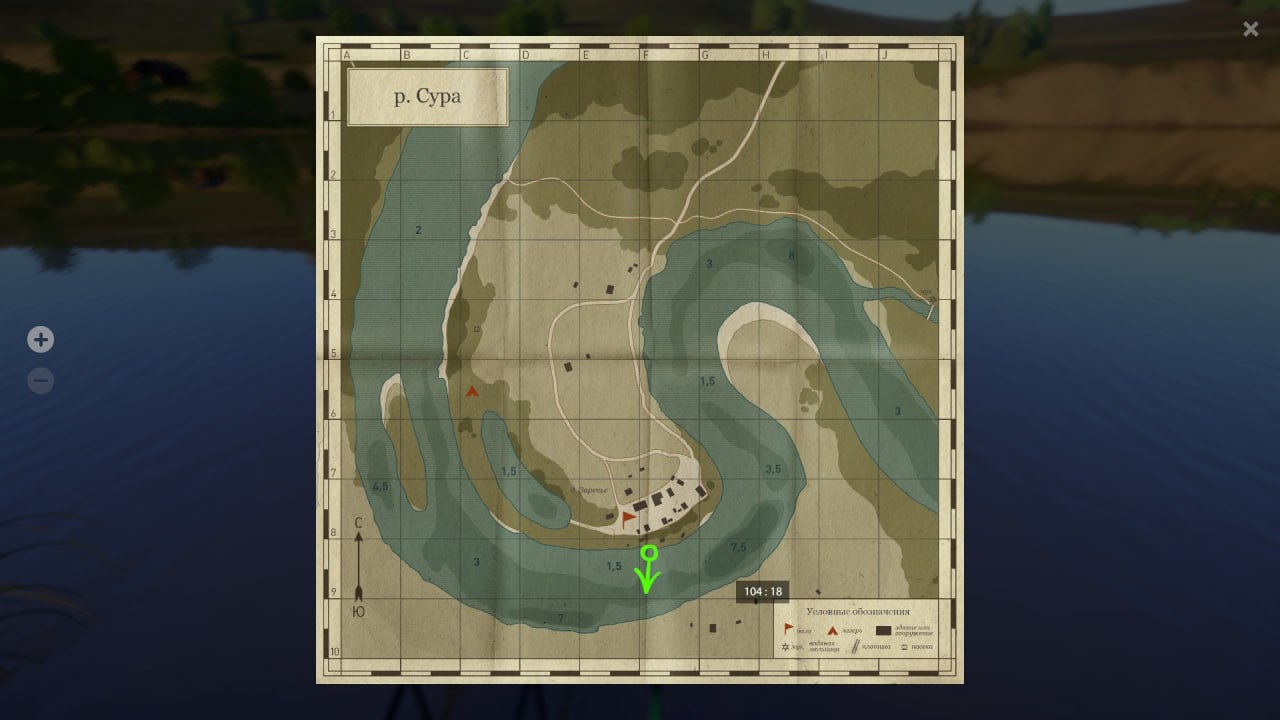
Task: Click the zoom in plus button
Action: pyautogui.click(x=40, y=339)
